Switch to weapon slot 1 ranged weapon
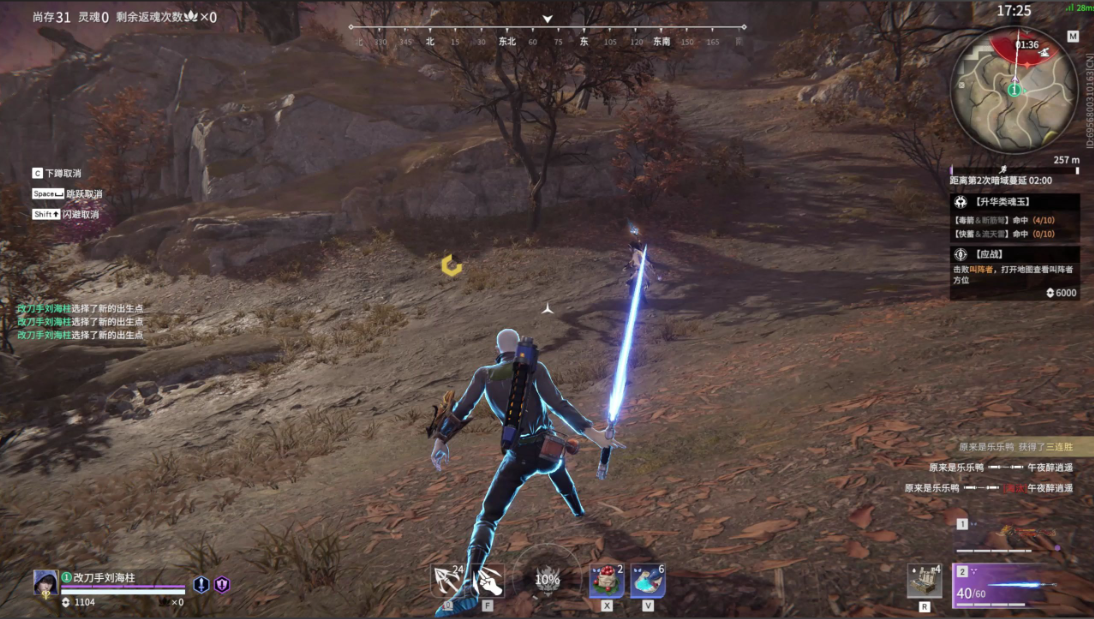 coord(1010,538)
